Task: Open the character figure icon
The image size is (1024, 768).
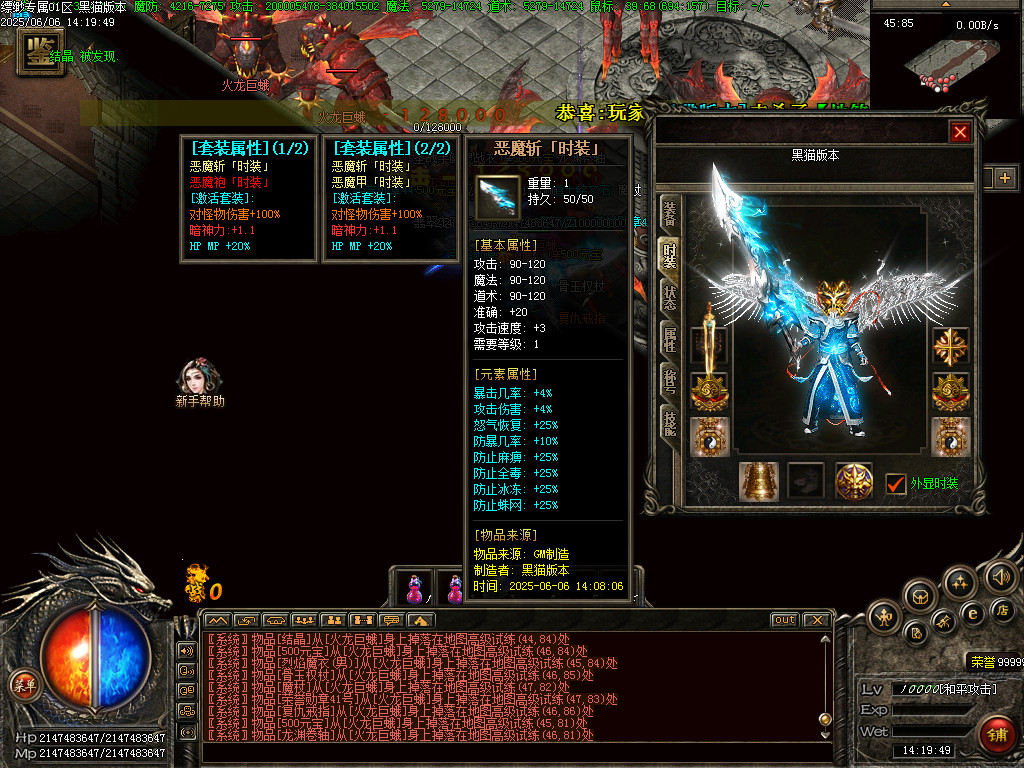Action: pos(883,616)
